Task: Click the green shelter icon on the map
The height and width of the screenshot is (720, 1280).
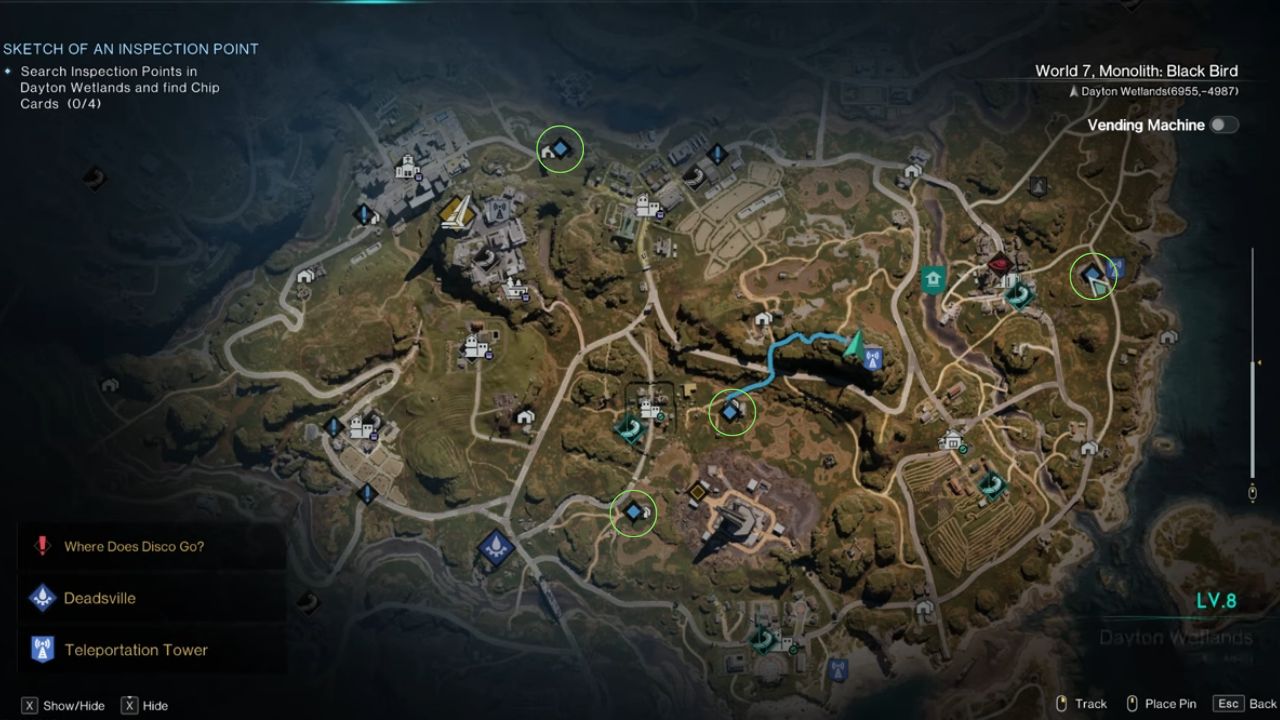Action: pyautogui.click(x=932, y=281)
